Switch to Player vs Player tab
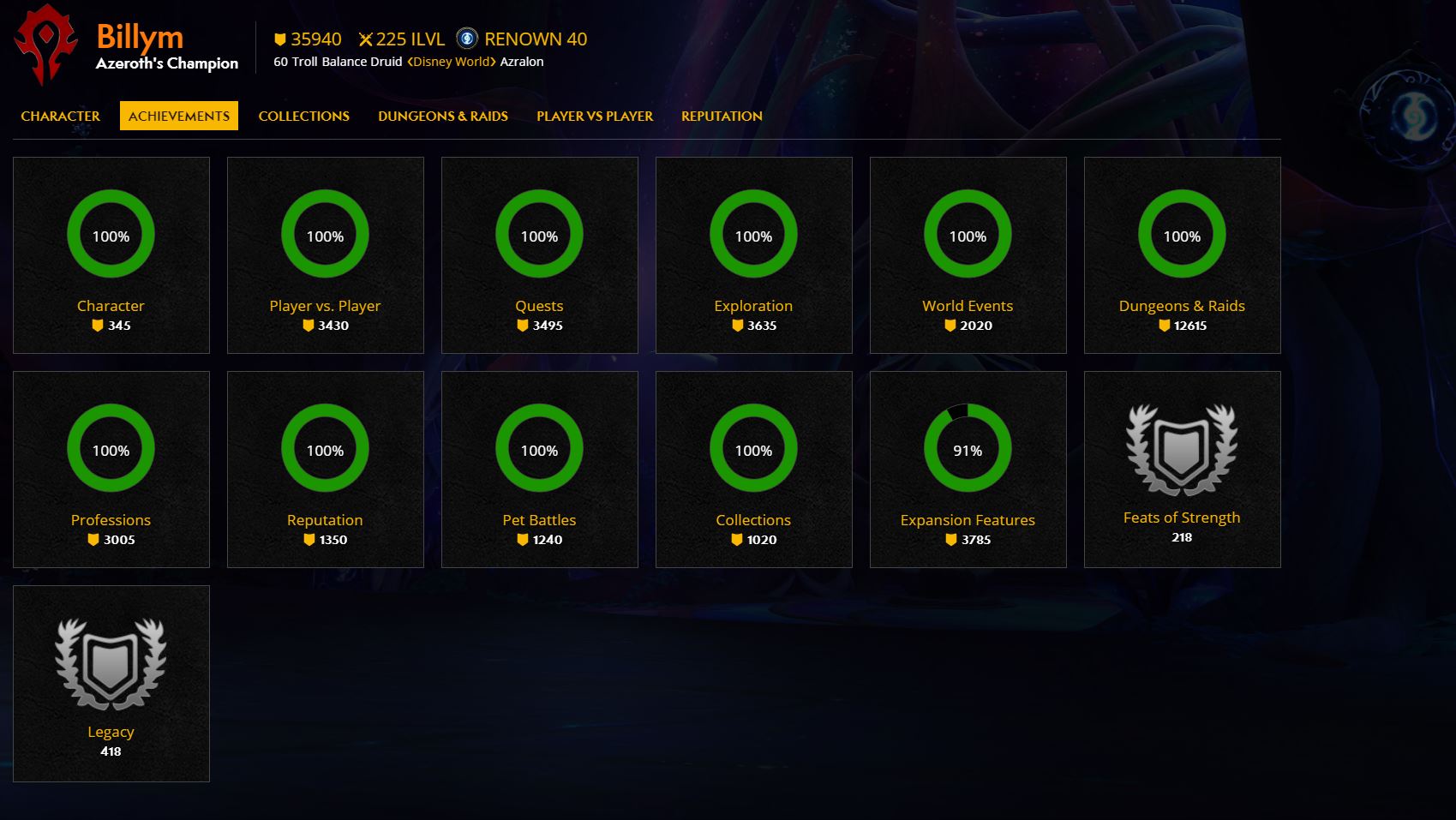Image resolution: width=1456 pixels, height=820 pixels. 595,116
